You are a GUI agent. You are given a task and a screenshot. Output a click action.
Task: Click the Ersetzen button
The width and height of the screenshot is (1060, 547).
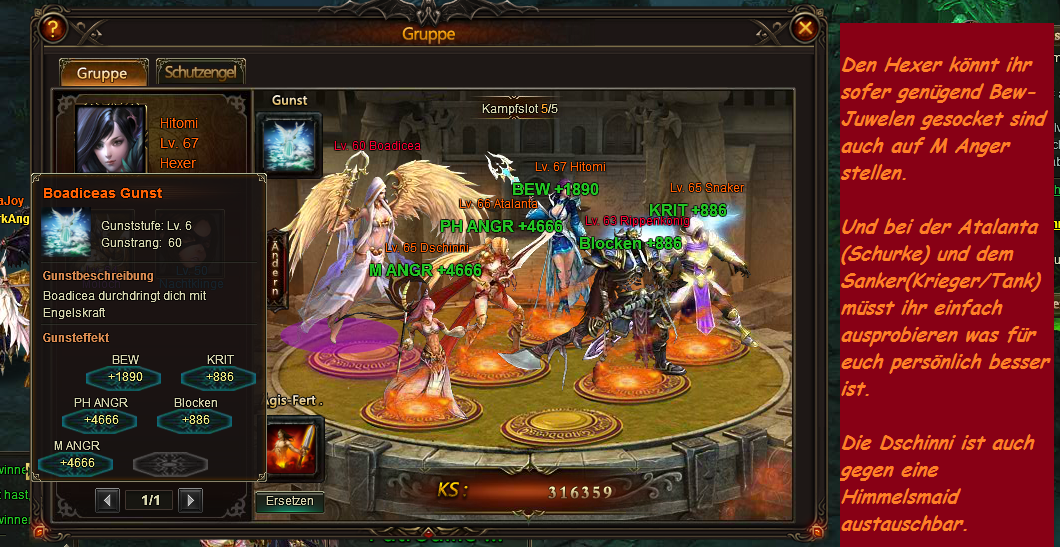pyautogui.click(x=290, y=501)
